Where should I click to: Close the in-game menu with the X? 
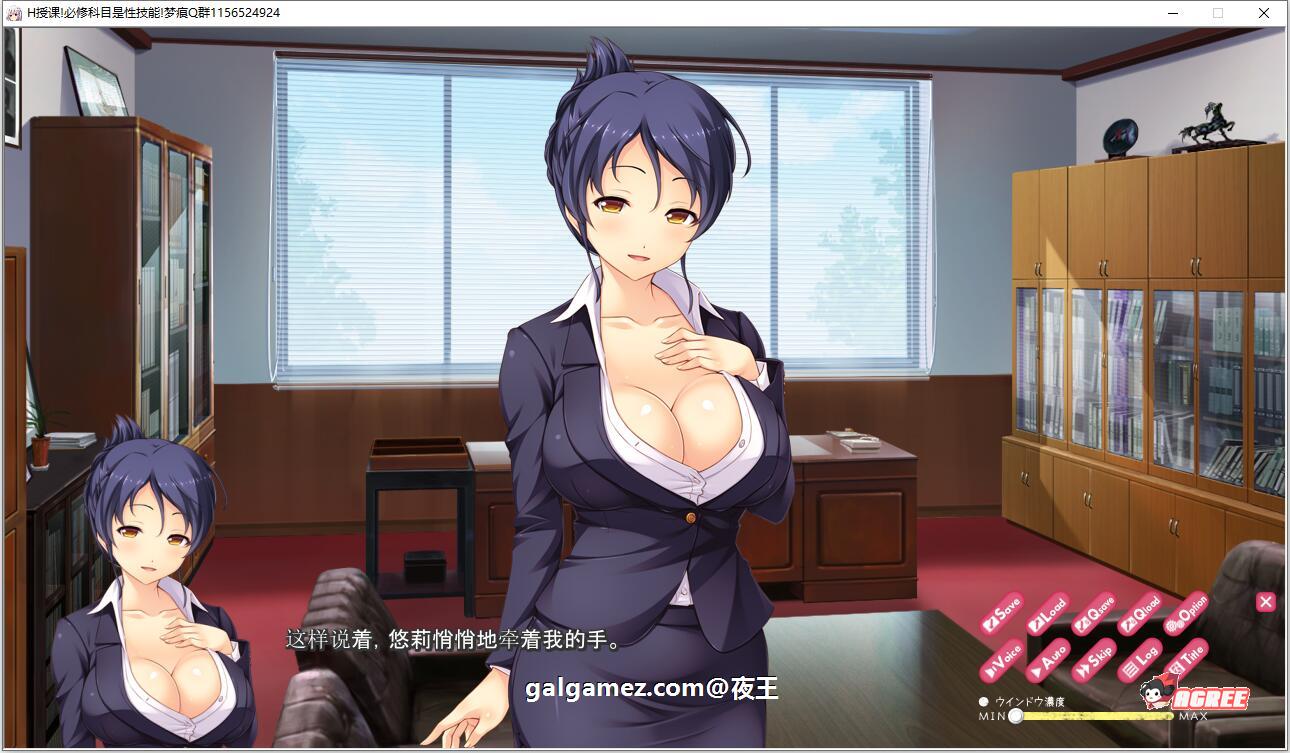pyautogui.click(x=1265, y=602)
